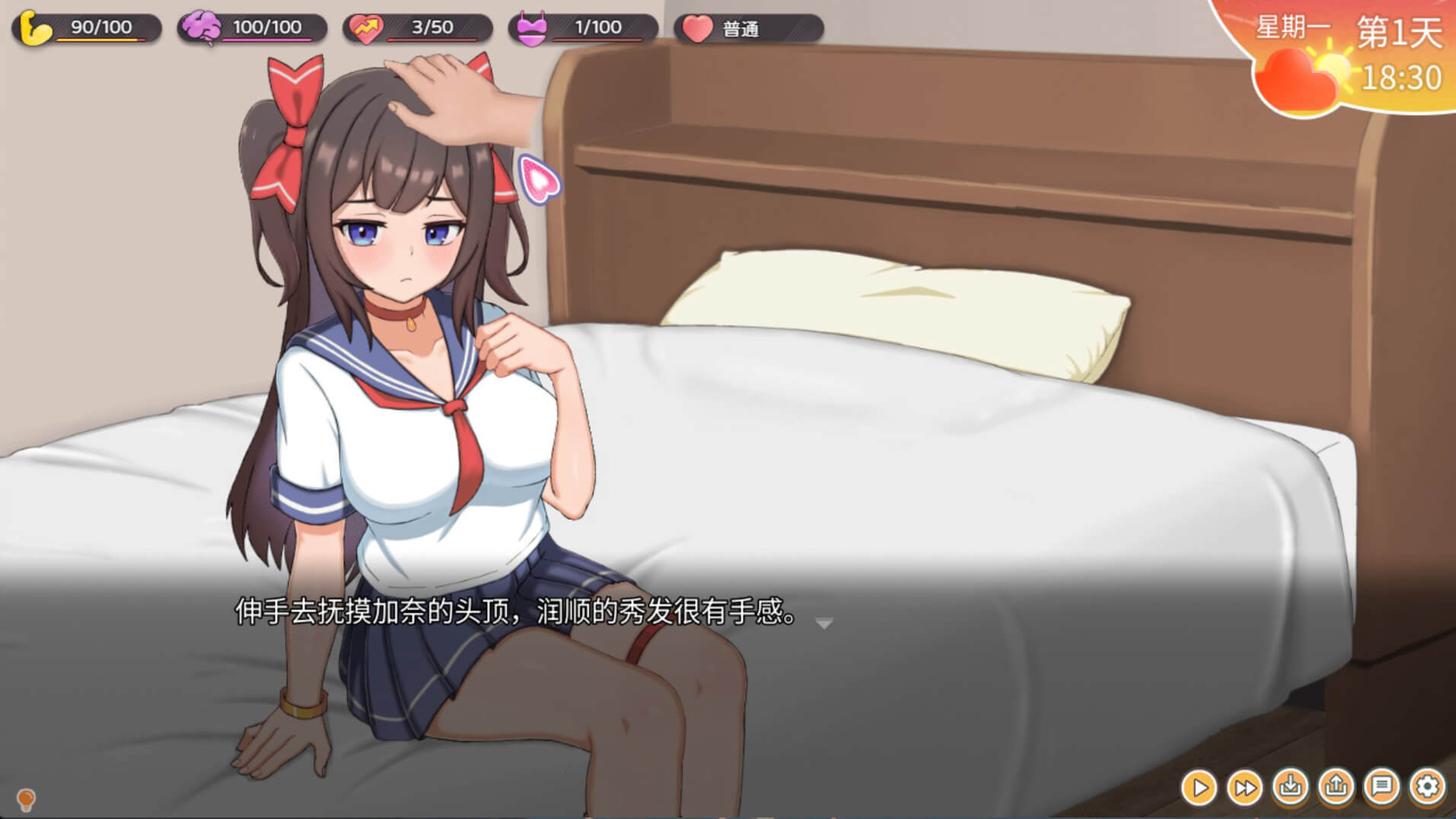1456x819 pixels.
Task: Click the pink heart cursor icon by her hair
Action: (x=540, y=180)
